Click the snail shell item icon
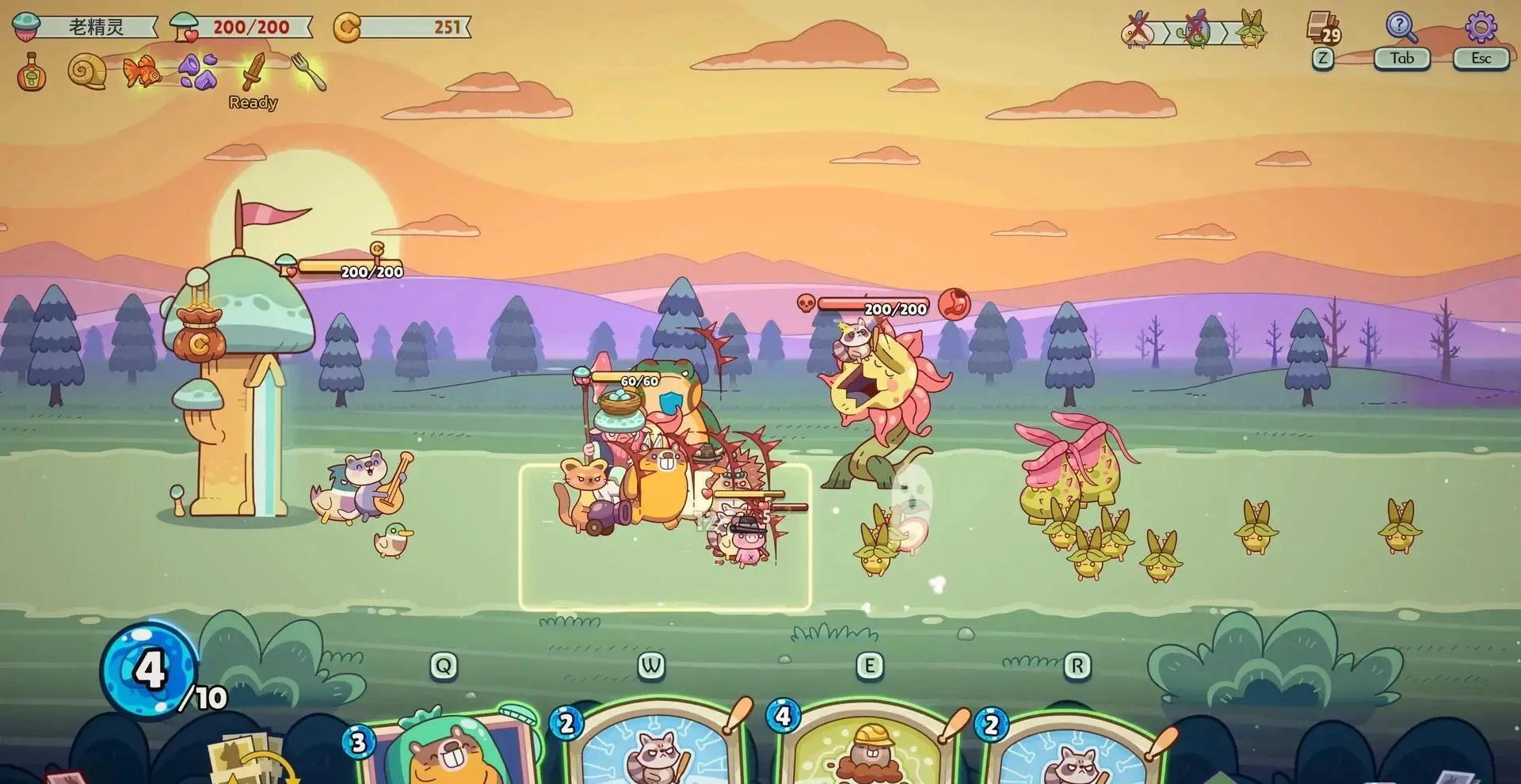The width and height of the screenshot is (1521, 784). pos(87,70)
